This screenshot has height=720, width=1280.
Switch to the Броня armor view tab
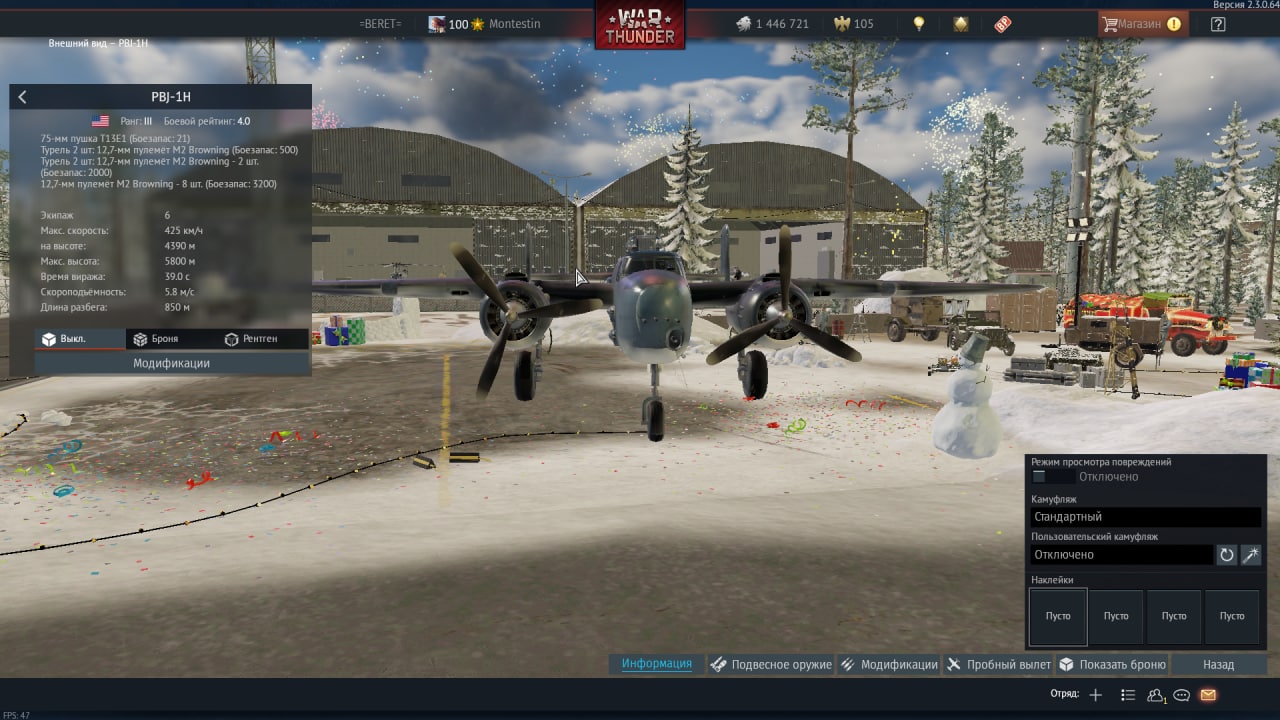click(x=155, y=339)
